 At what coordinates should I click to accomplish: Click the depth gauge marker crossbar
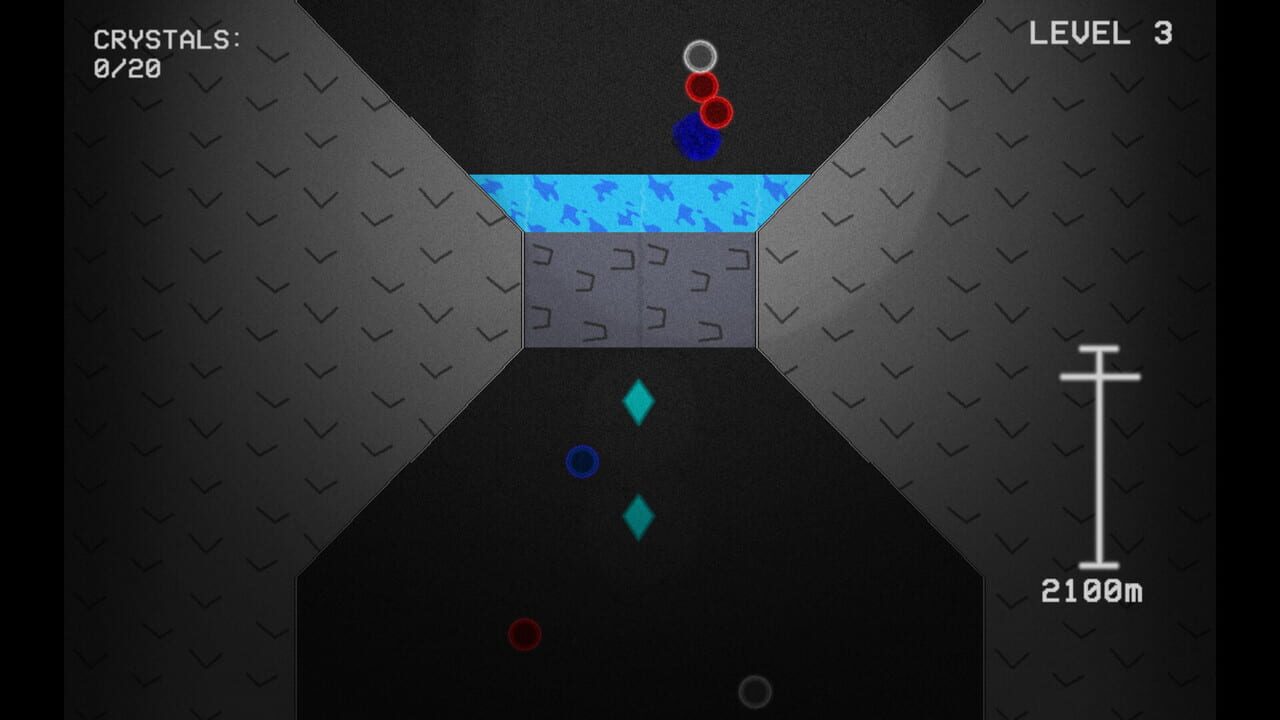pyautogui.click(x=1100, y=377)
